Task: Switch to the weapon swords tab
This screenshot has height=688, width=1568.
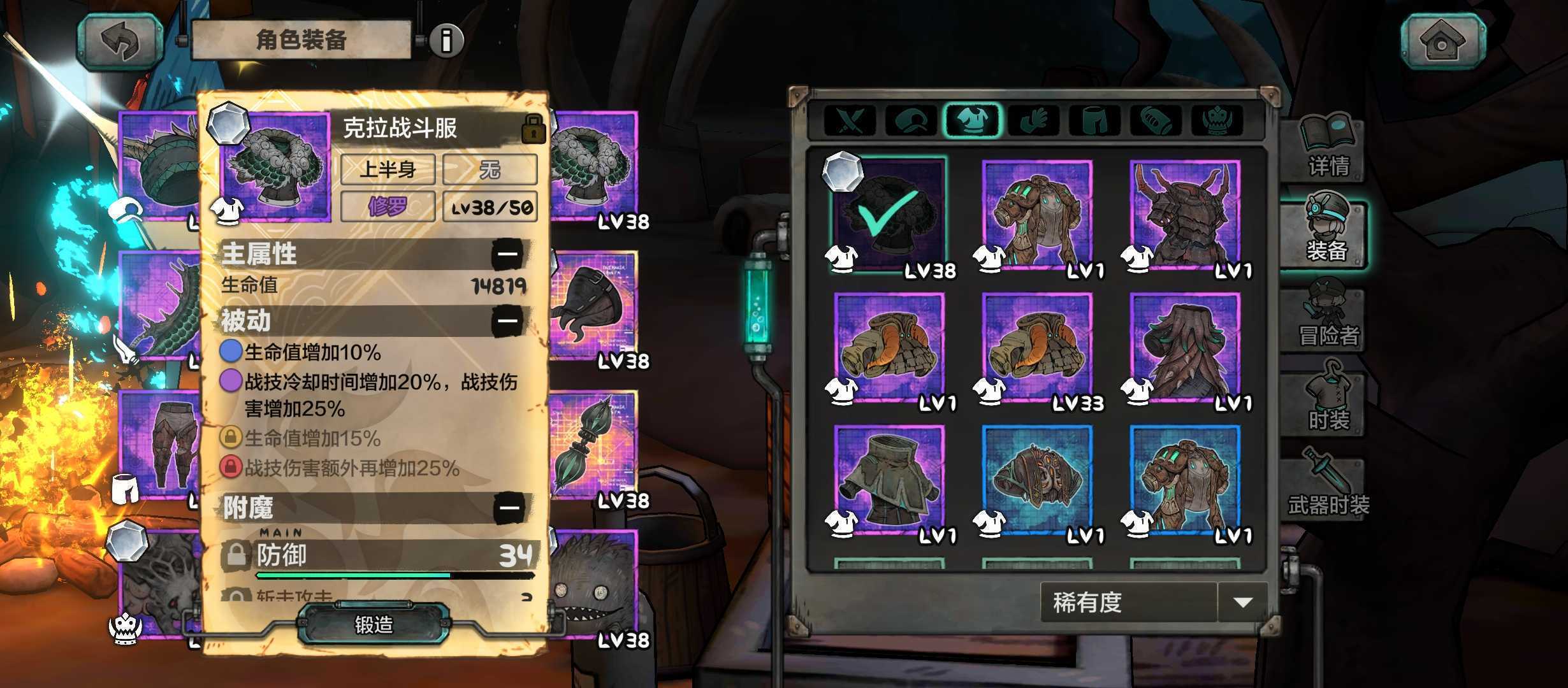Action: coord(850,120)
